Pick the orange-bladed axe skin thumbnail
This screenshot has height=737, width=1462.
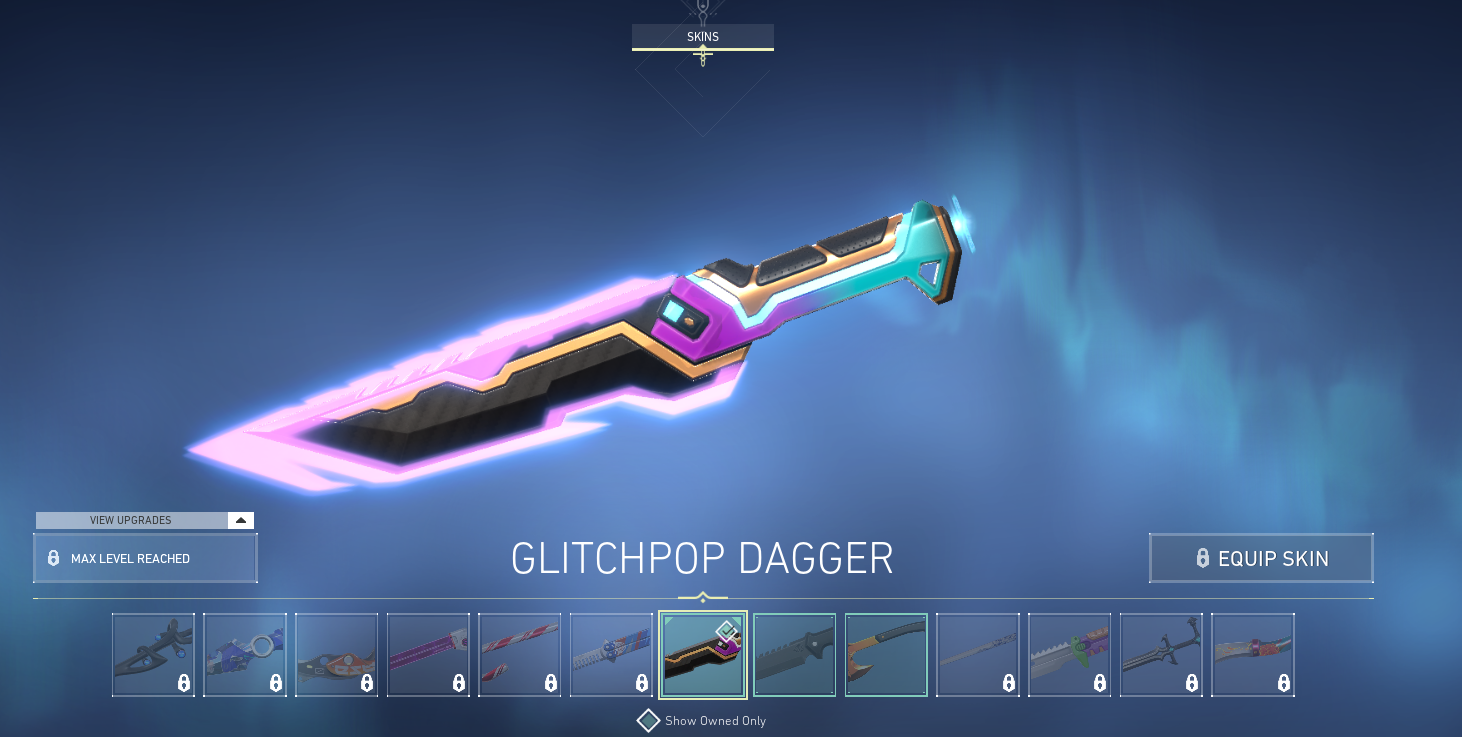[886, 655]
